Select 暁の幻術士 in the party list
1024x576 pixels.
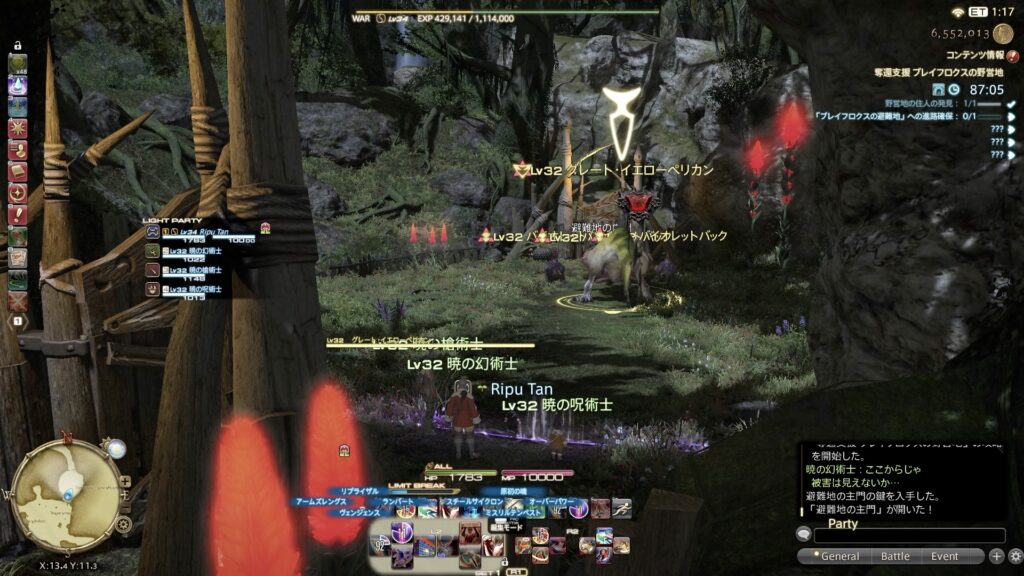click(x=195, y=251)
